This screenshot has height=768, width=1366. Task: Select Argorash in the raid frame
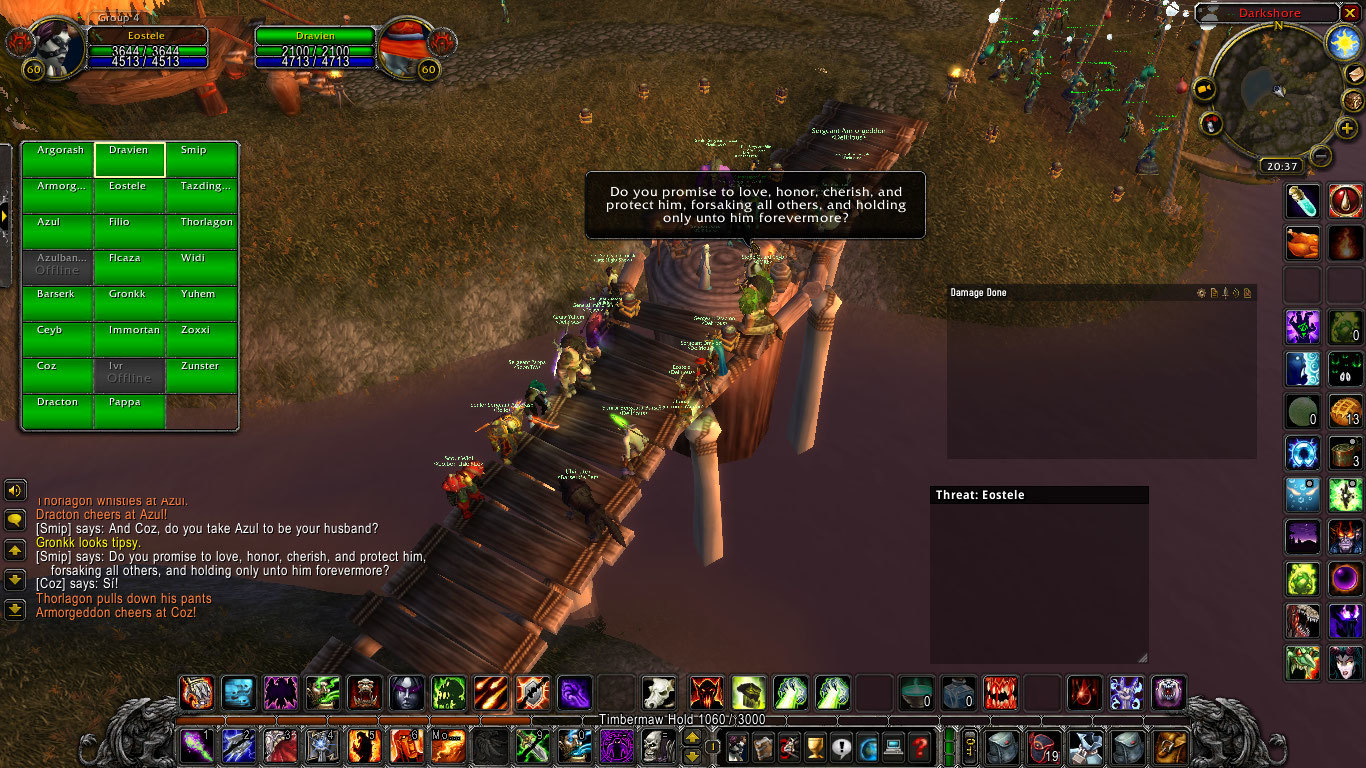coord(59,160)
